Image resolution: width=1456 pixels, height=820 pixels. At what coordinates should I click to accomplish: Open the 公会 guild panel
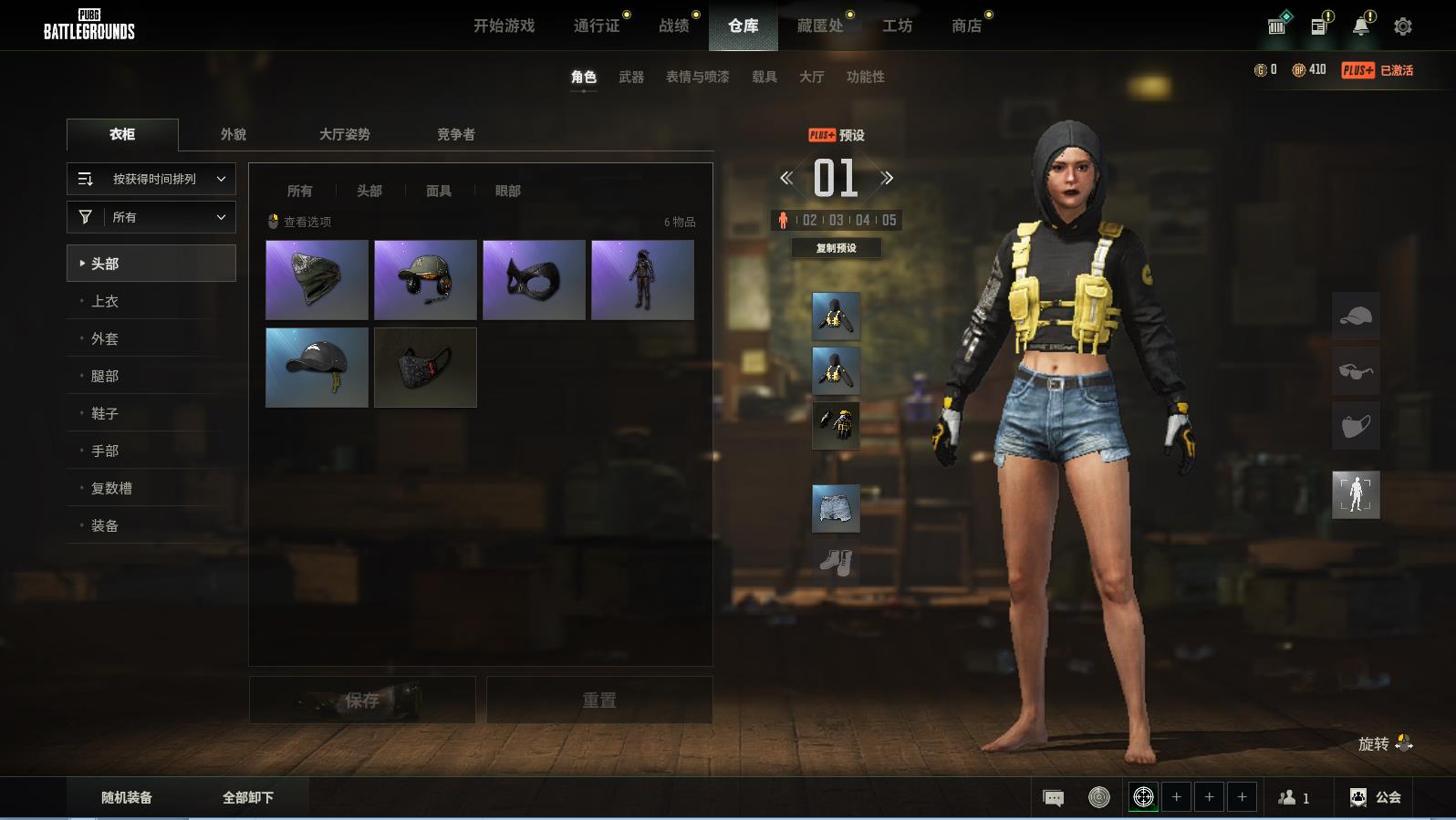coord(1376,797)
